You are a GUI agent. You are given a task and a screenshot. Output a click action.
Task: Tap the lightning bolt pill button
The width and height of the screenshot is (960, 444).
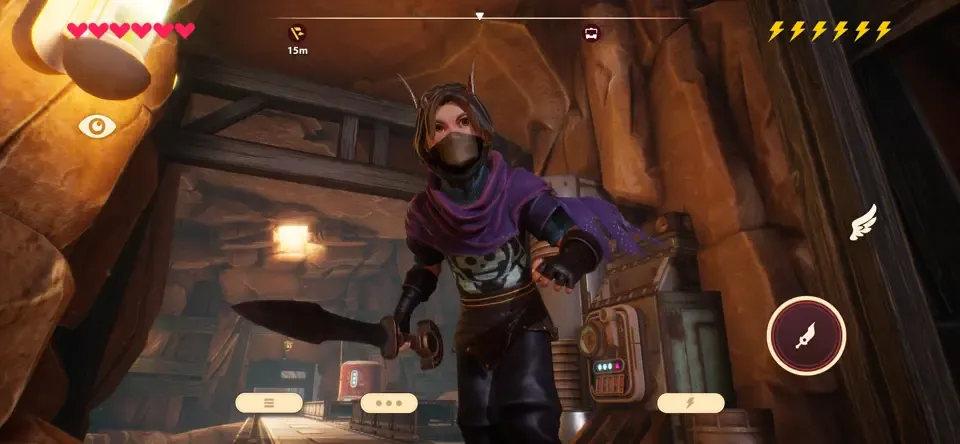pos(690,403)
